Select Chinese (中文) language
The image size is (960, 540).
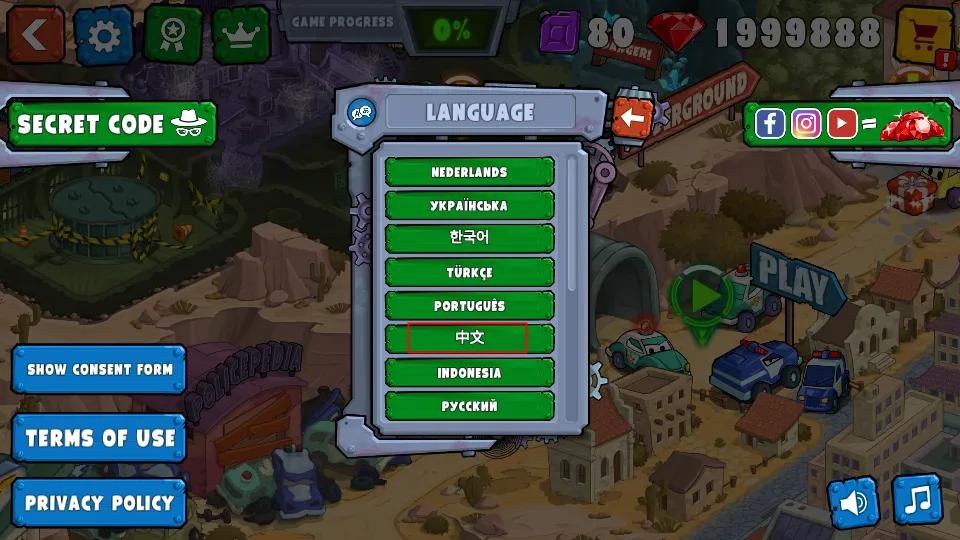point(469,338)
